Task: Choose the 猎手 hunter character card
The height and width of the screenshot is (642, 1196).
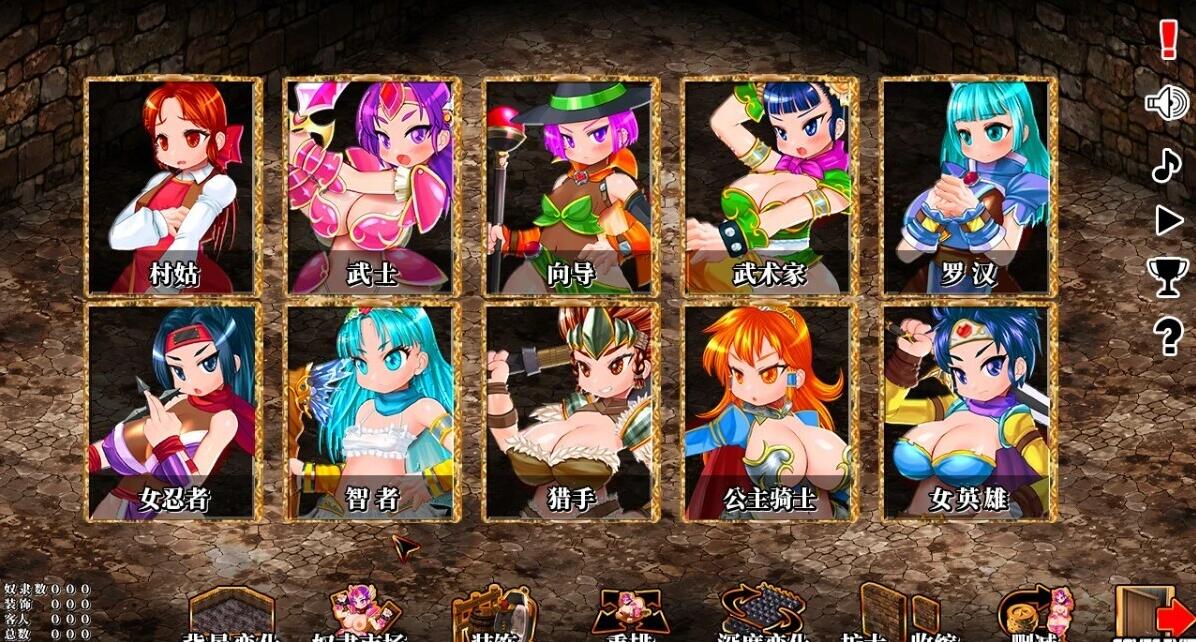Action: 570,412
